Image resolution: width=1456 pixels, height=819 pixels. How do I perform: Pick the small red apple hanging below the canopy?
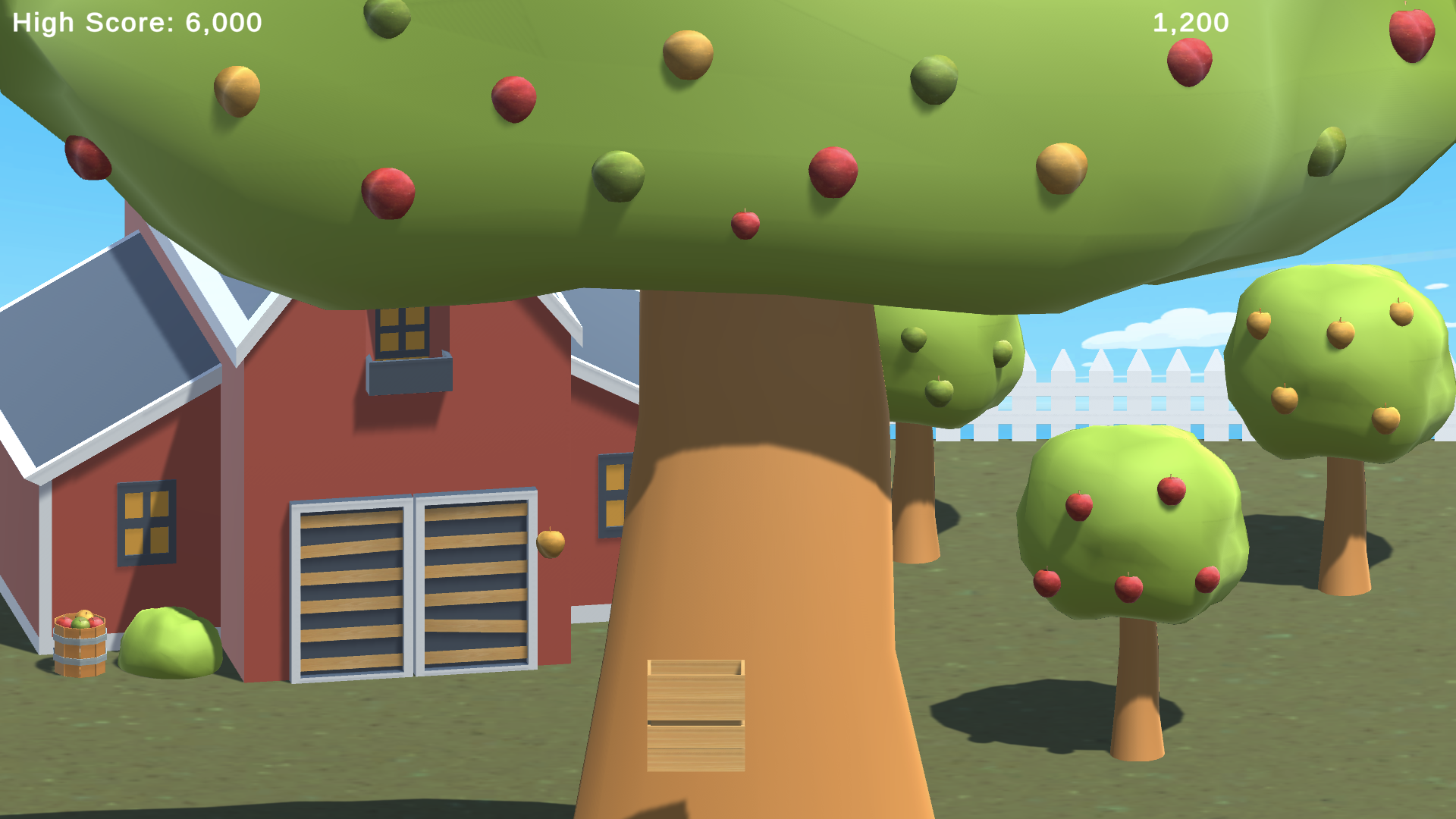744,225
